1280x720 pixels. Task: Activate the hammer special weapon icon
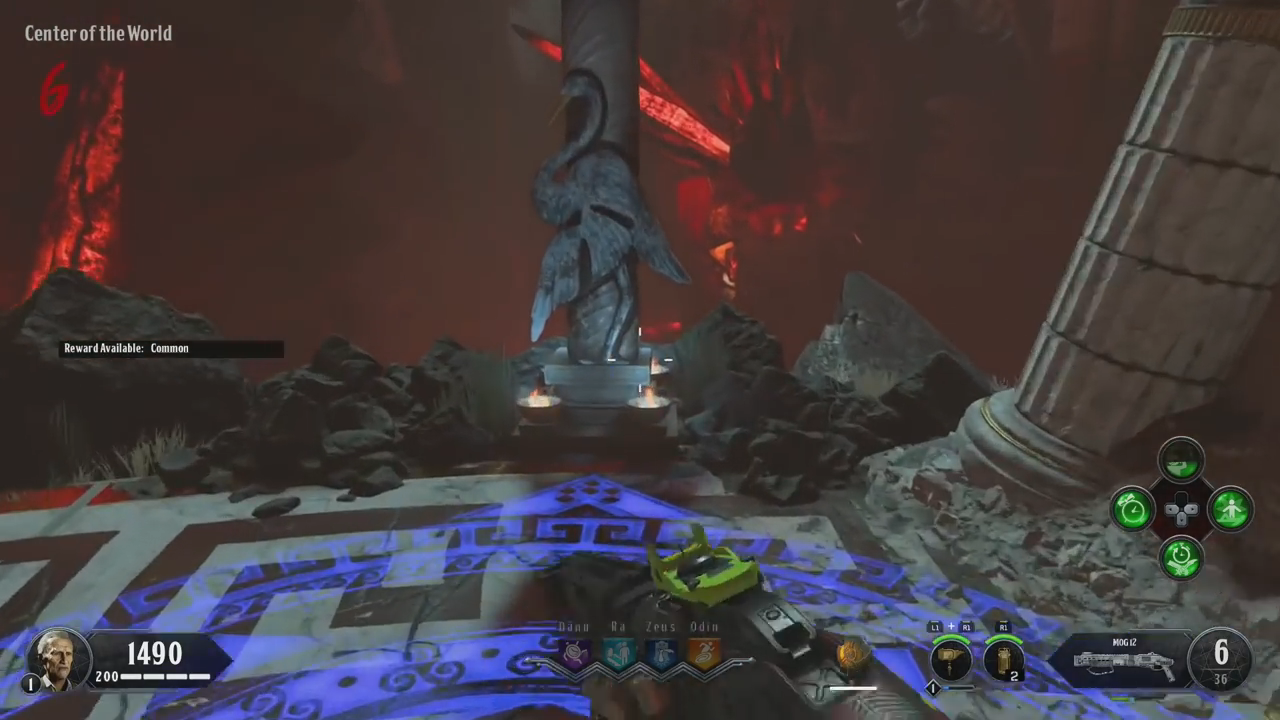[x=951, y=661]
